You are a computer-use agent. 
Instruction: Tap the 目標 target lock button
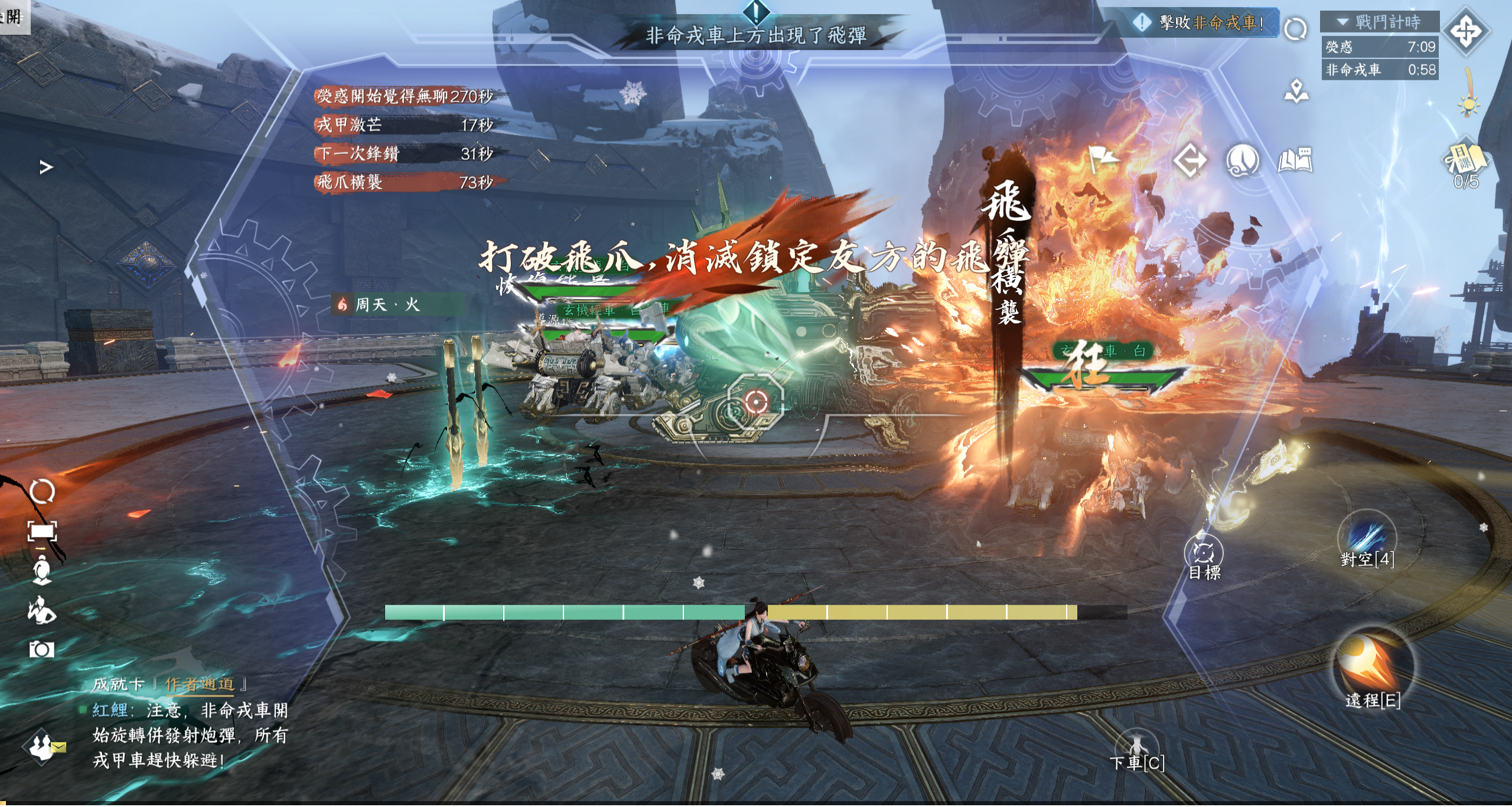[x=1203, y=554]
